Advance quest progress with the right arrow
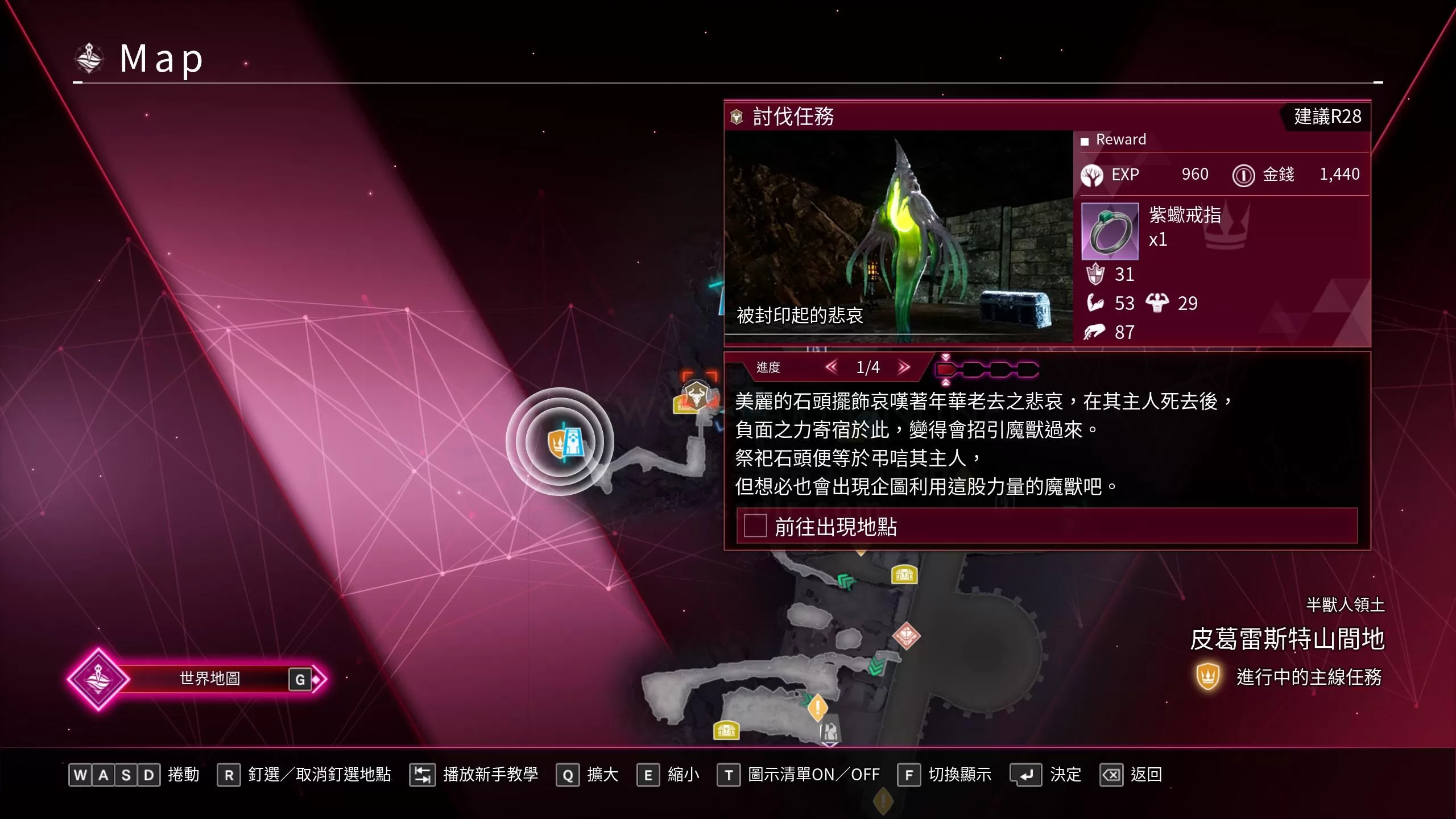The image size is (1456, 819). click(904, 367)
